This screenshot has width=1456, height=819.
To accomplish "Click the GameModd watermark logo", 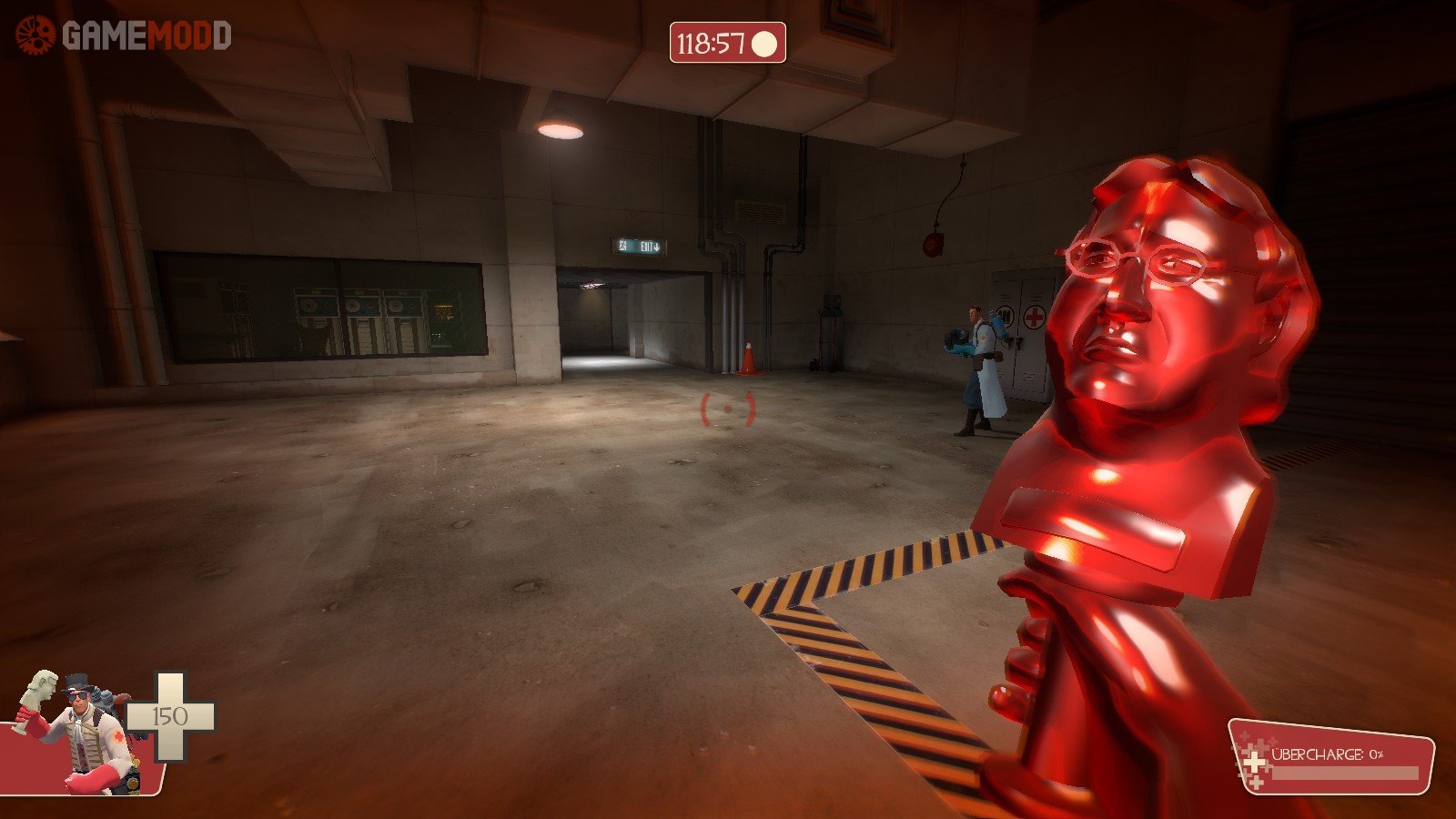I will click(123, 36).
